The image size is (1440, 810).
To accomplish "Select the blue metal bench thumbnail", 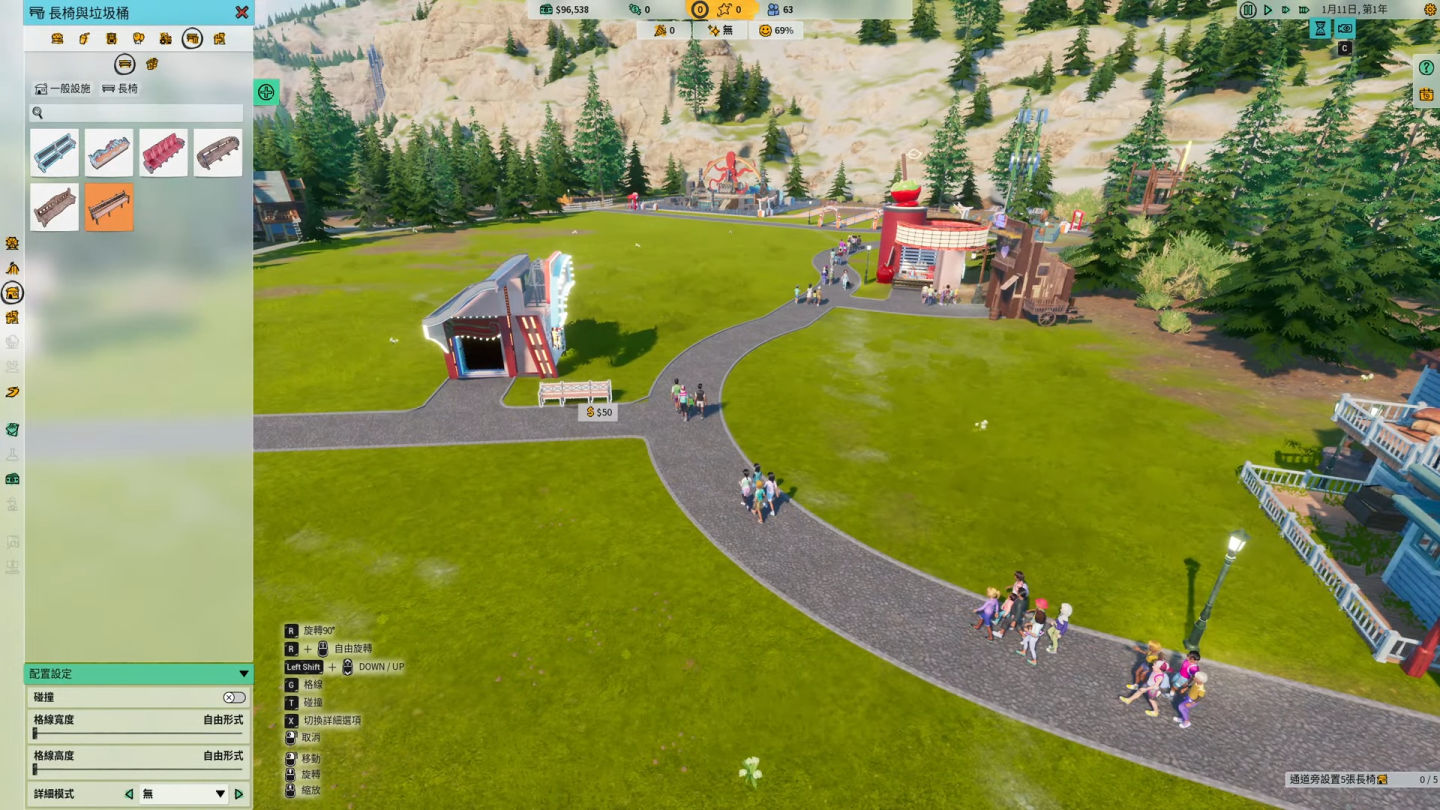I will 54,153.
